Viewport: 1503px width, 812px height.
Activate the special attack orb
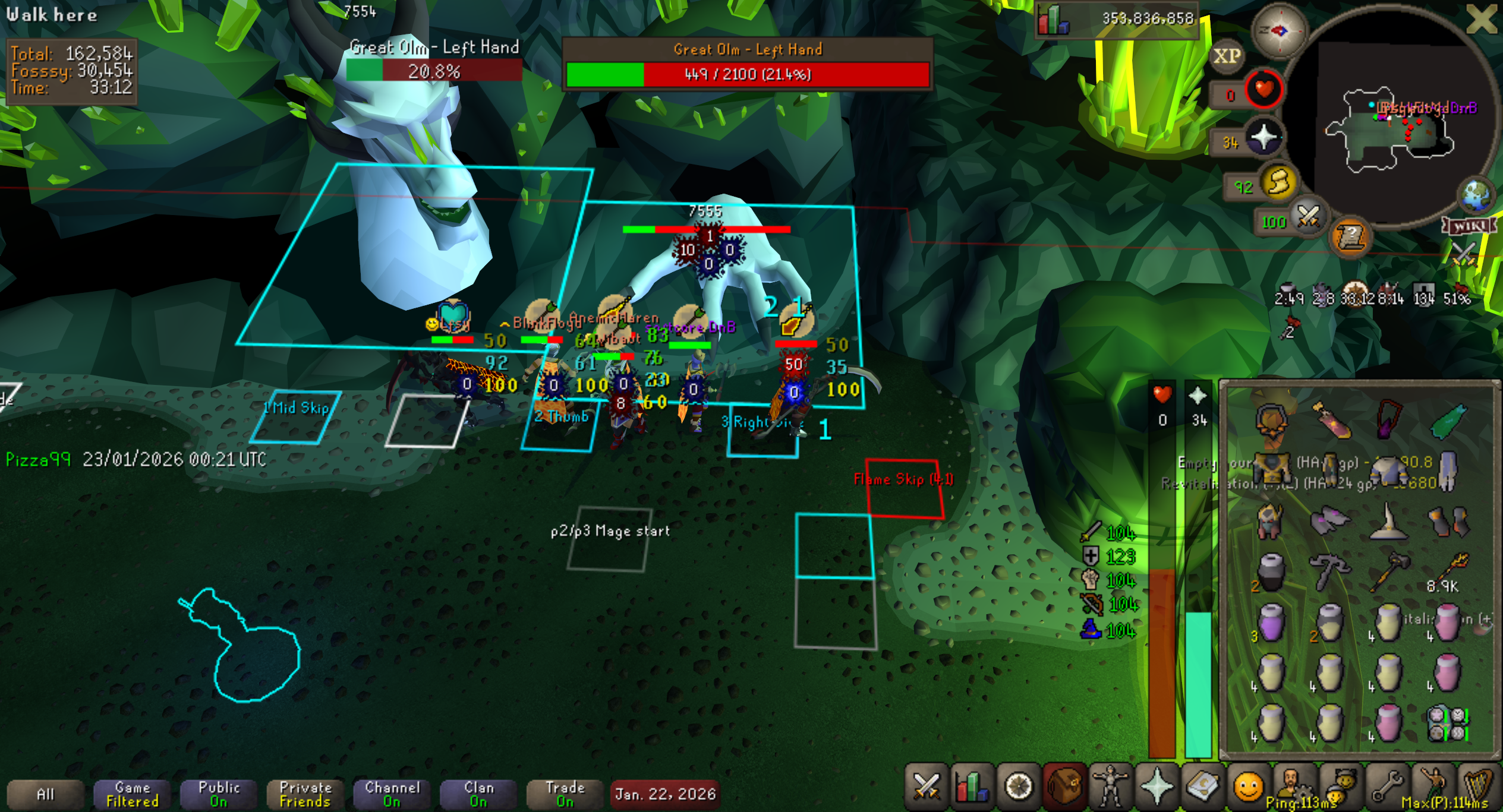tap(1308, 217)
